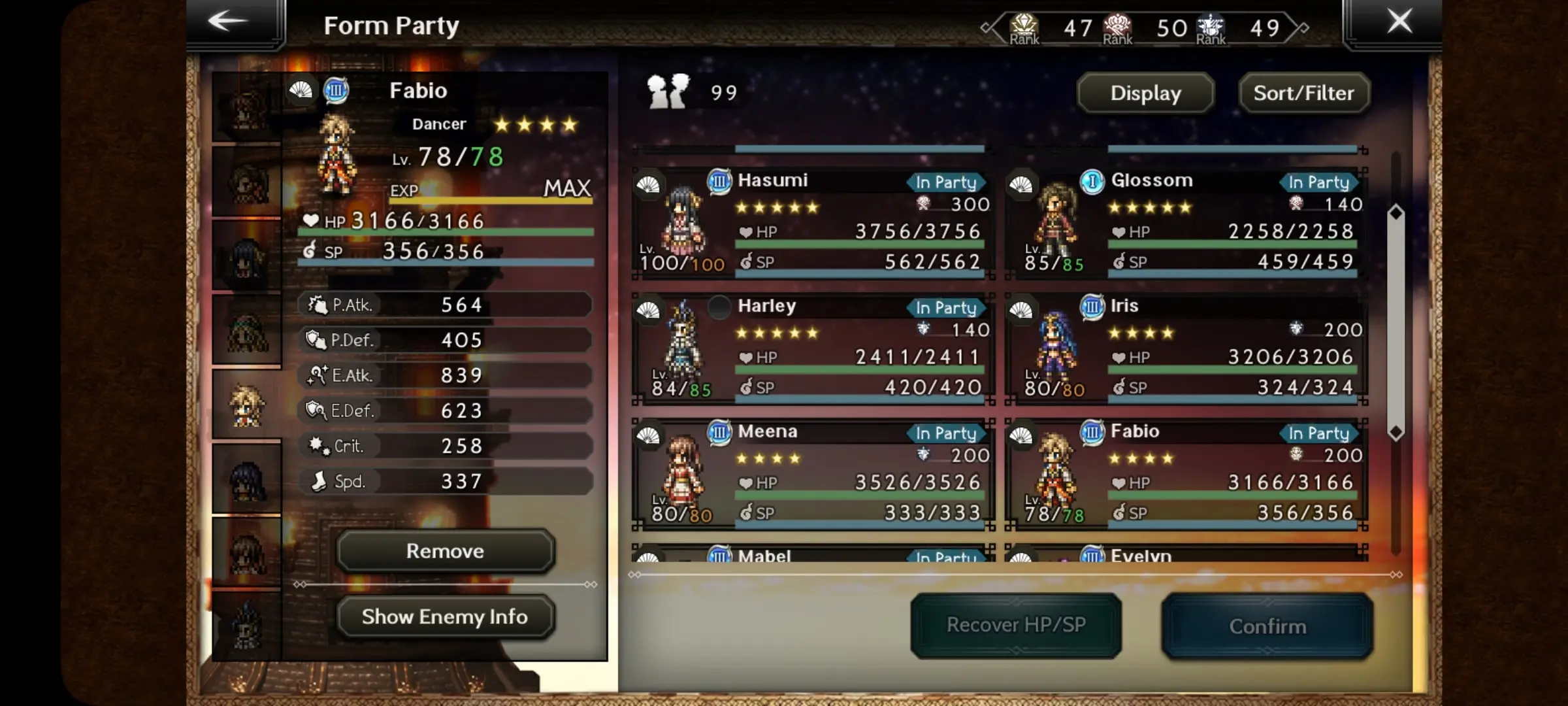
Task: Select Glossom's character card
Action: pyautogui.click(x=1186, y=223)
